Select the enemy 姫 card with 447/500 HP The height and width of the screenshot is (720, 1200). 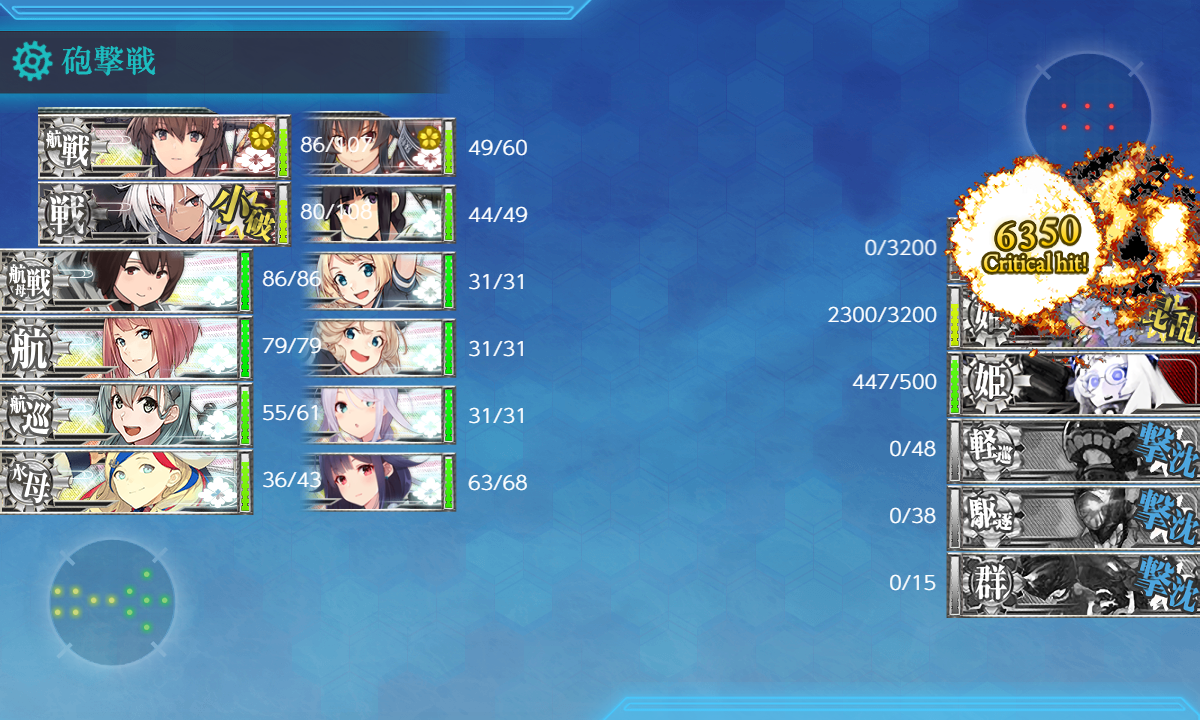[x=1075, y=383]
